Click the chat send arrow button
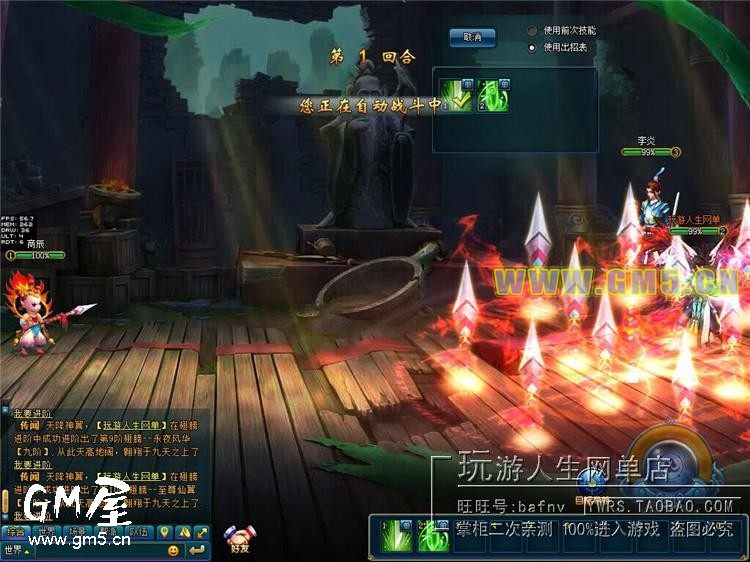Screen dimensions: 750x562 pyautogui.click(x=197, y=550)
